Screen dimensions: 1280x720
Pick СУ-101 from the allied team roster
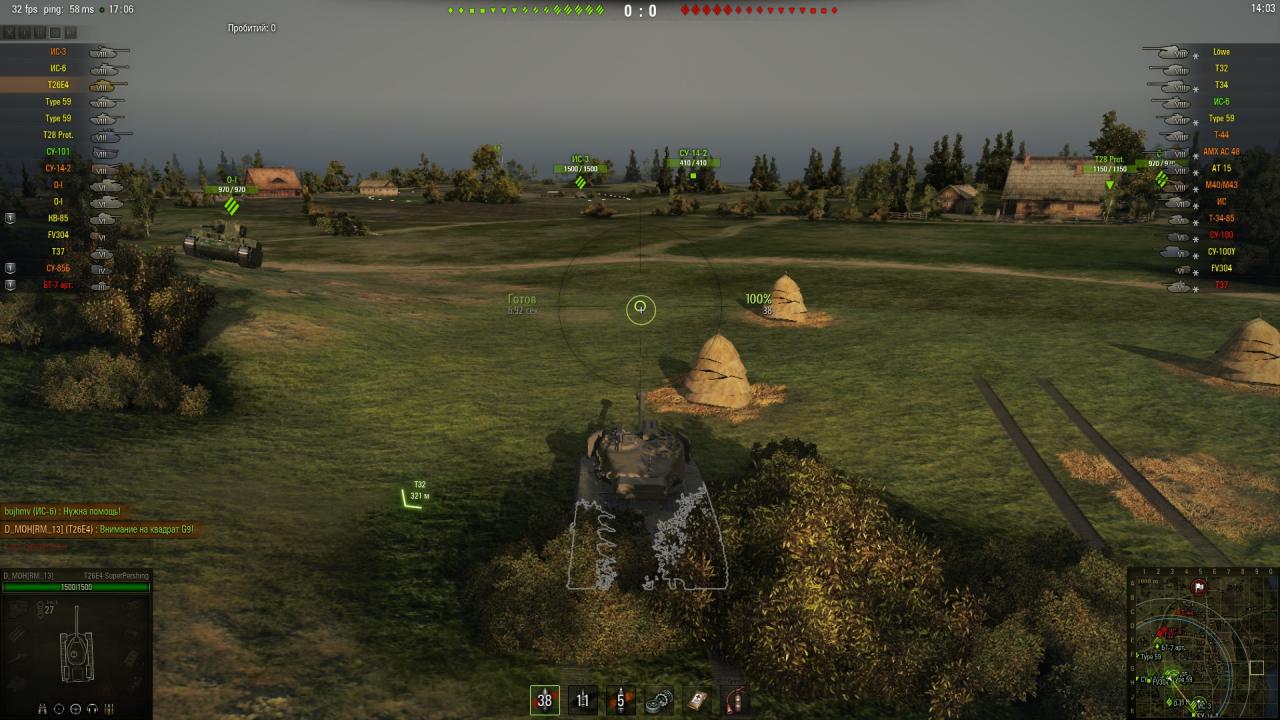(x=57, y=152)
